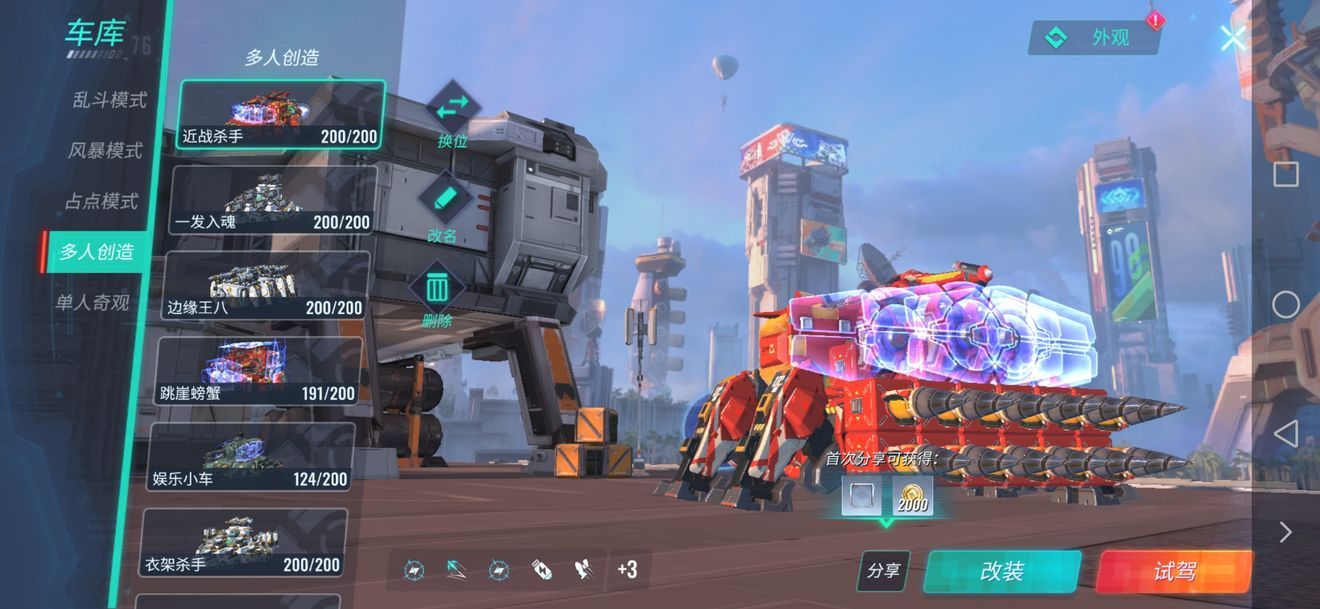Image resolution: width=1320 pixels, height=609 pixels.
Task: Select the 占点模式 tab
Action: tap(101, 201)
